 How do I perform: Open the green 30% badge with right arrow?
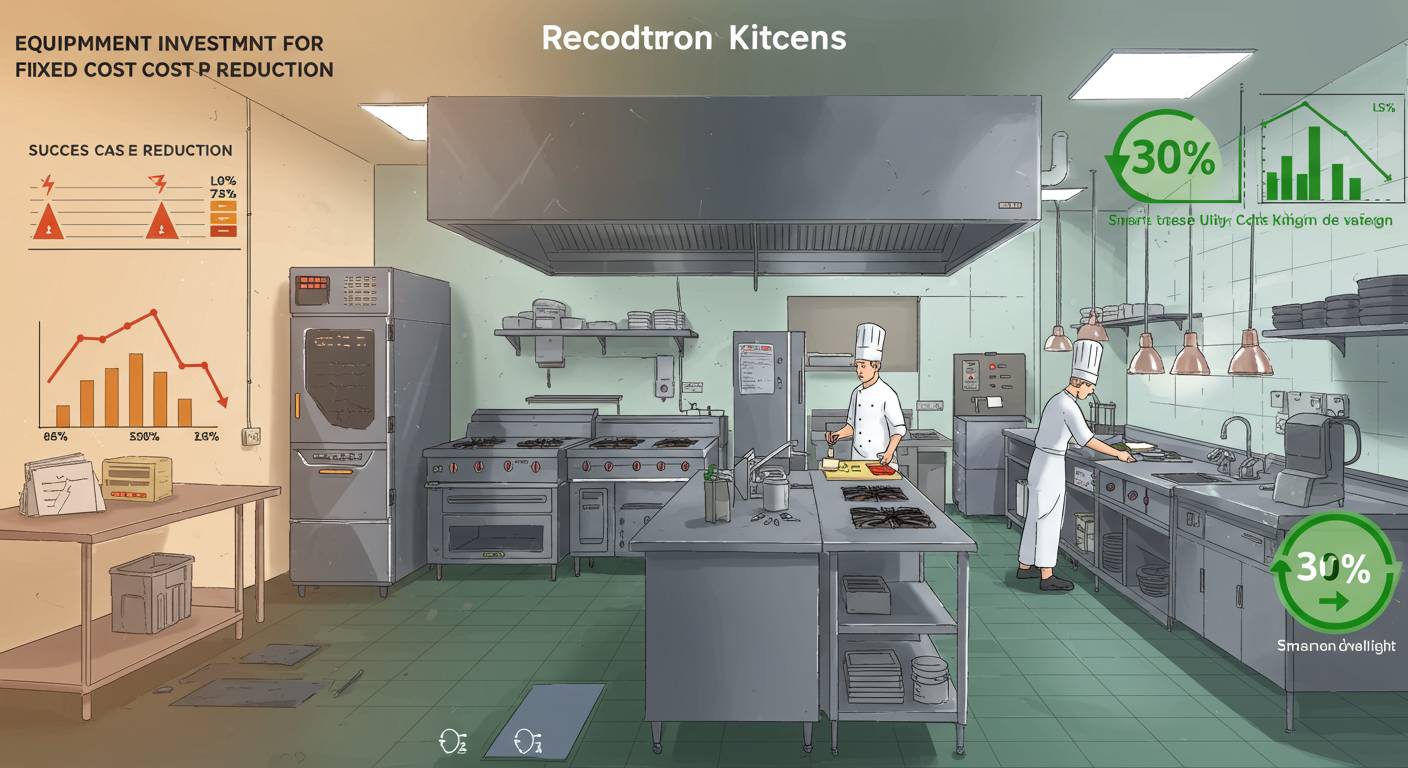(x=1334, y=574)
